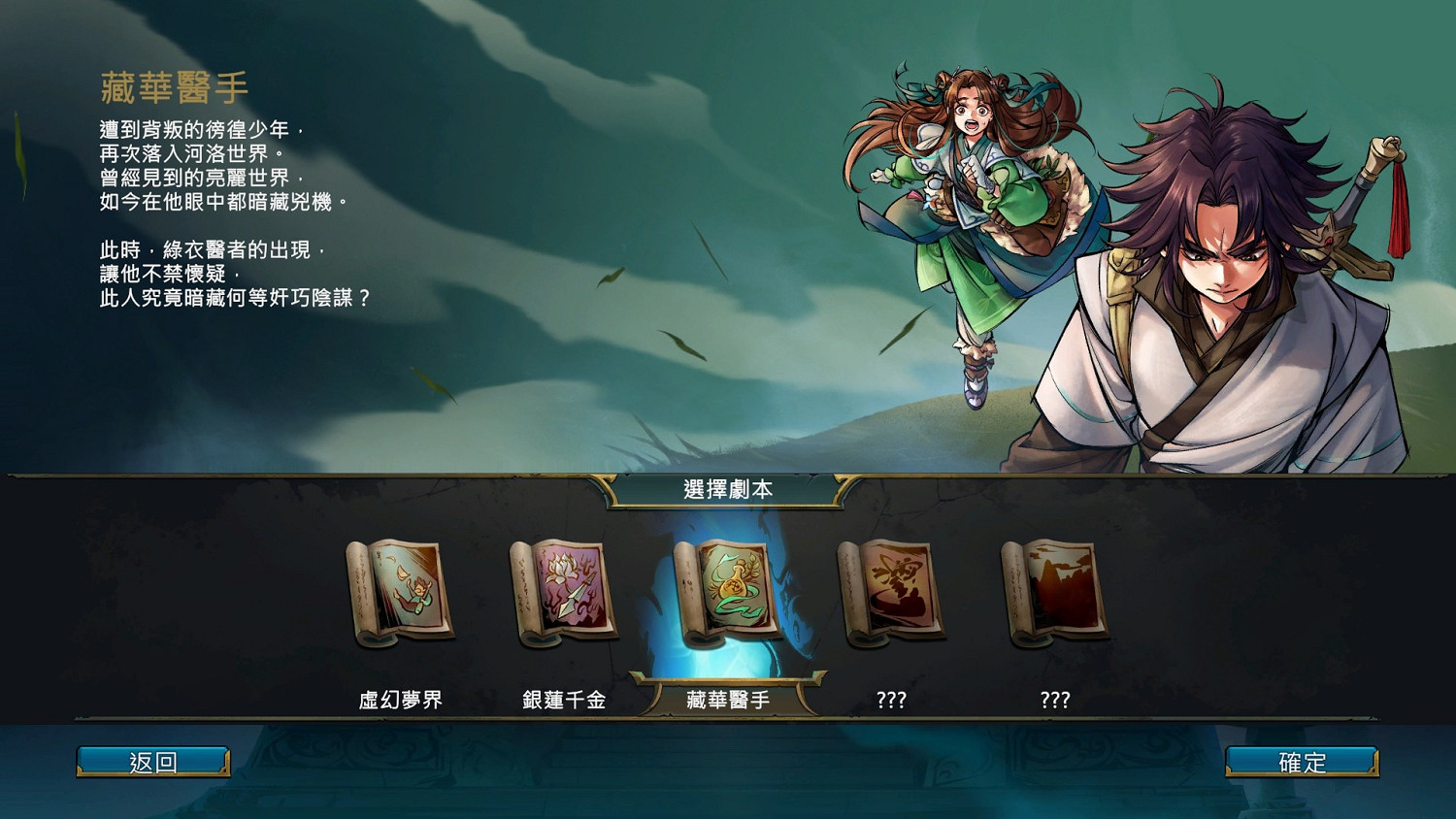The image size is (1456, 819).
Task: Open the second ??? locked scroll
Action: tap(1056, 592)
